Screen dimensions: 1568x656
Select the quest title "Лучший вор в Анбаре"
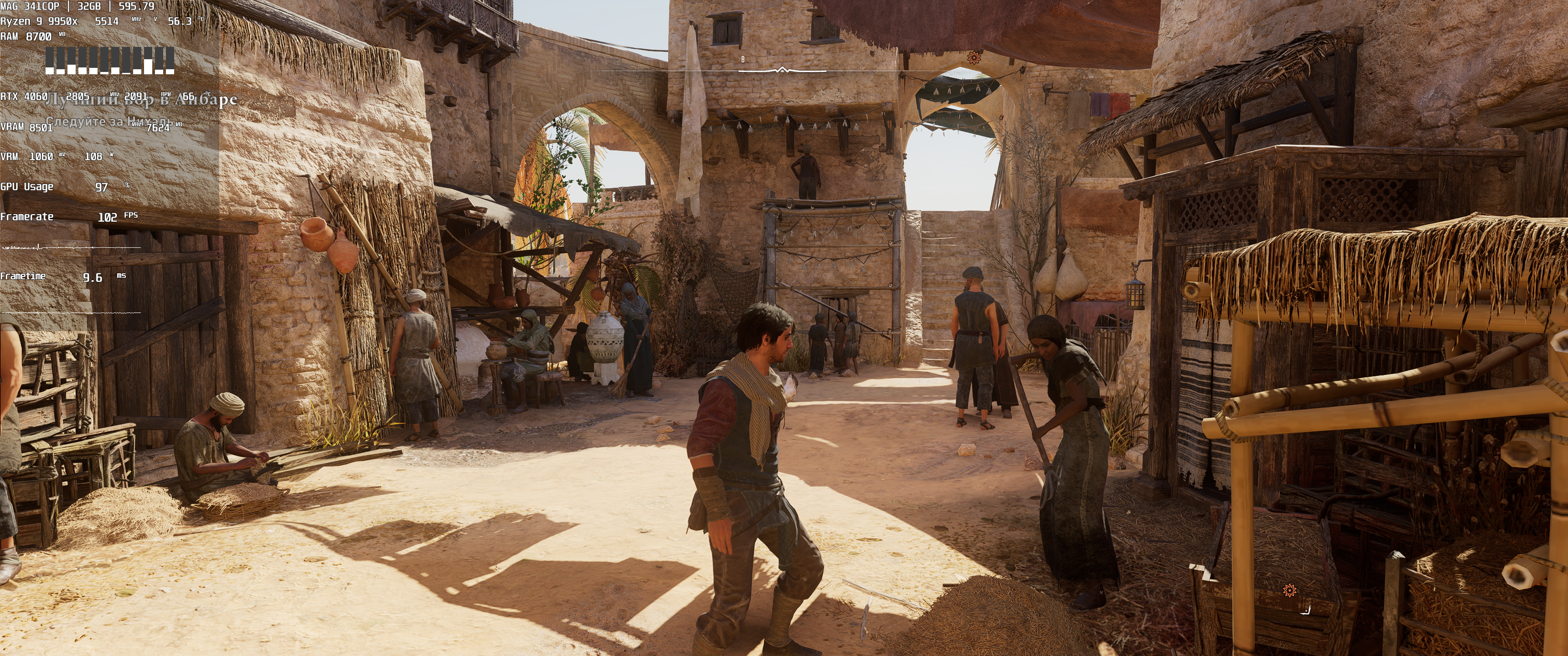(141, 99)
